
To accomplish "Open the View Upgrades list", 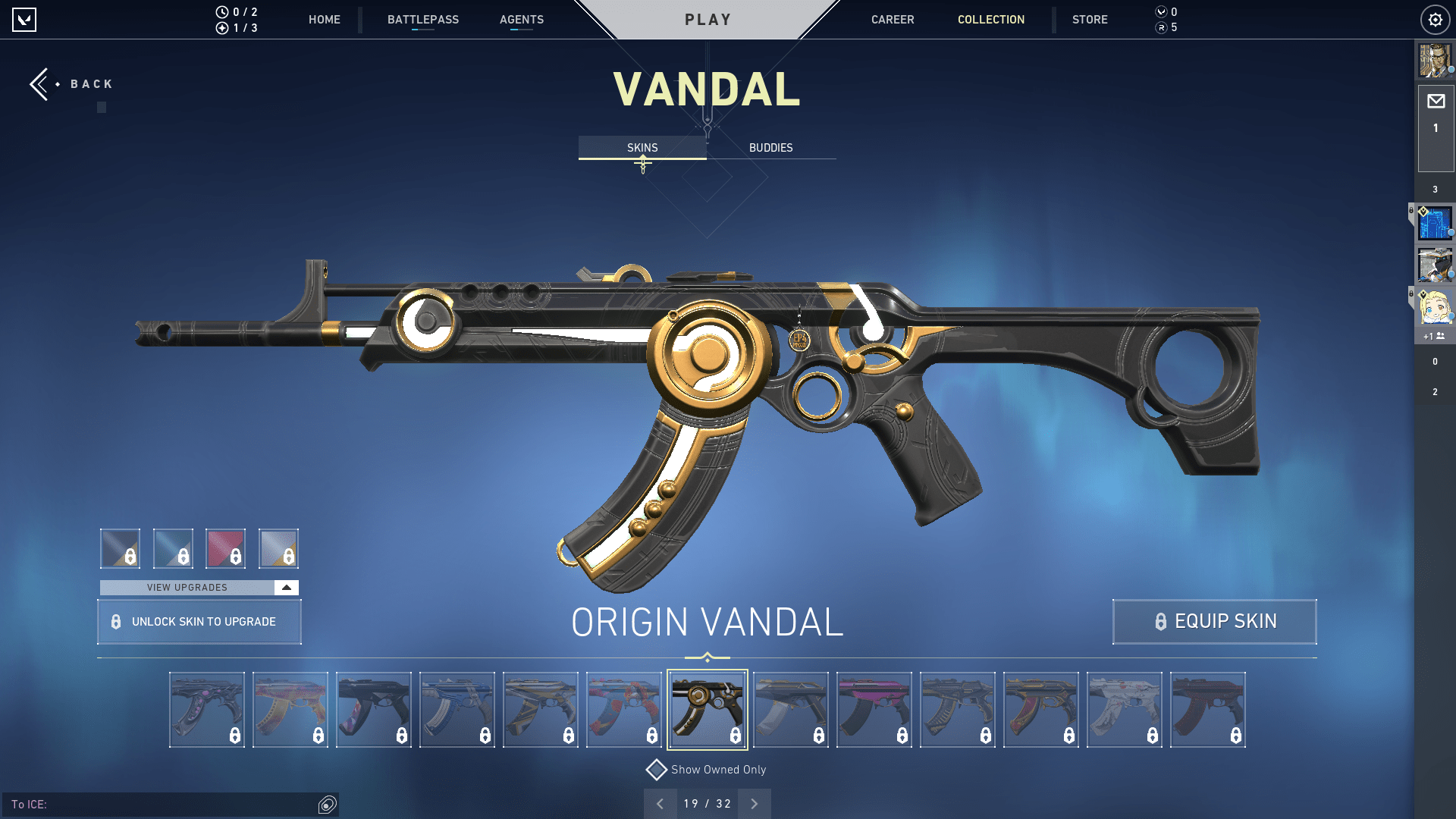I will coord(187,587).
